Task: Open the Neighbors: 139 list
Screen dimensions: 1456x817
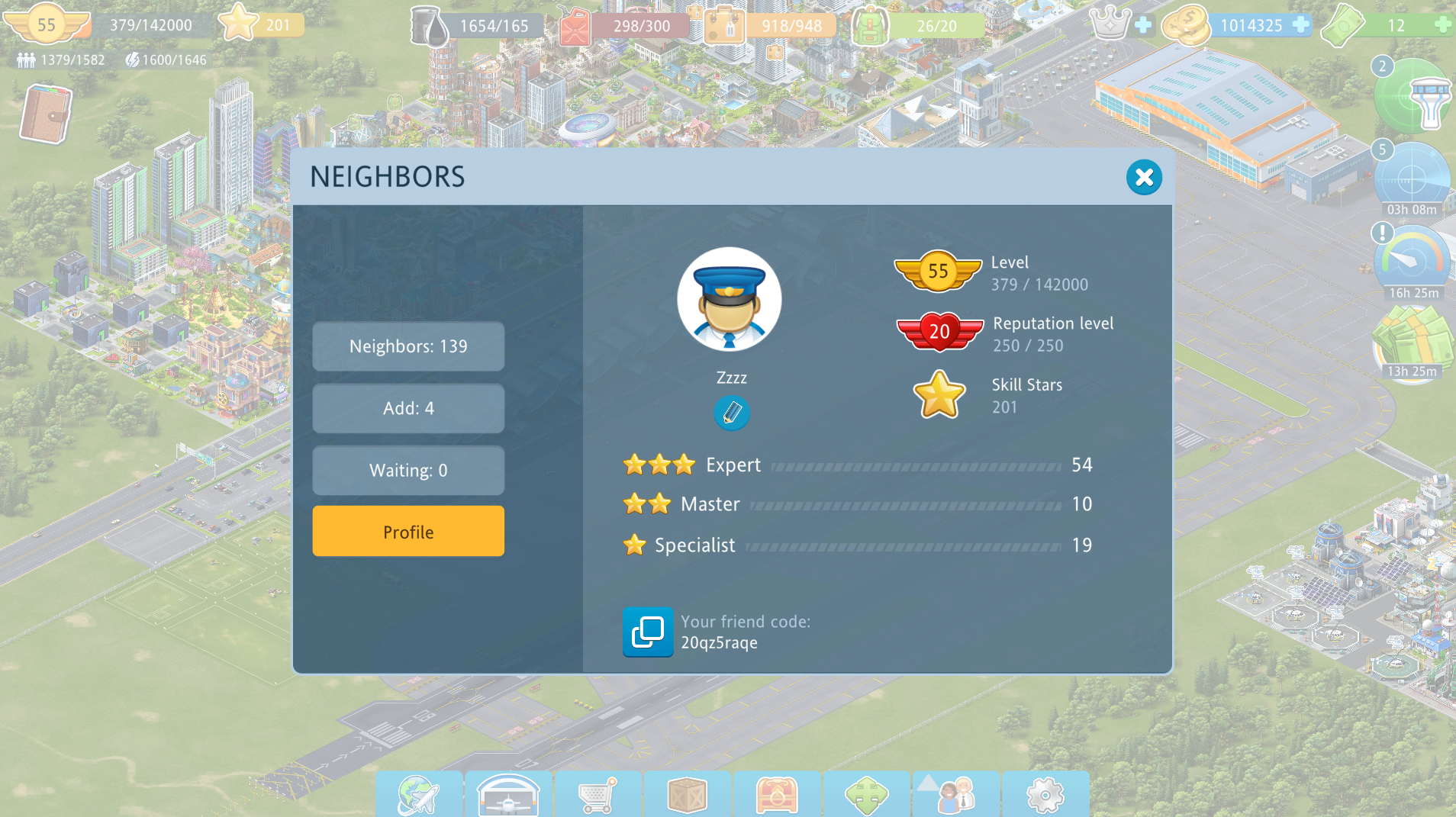Action: (408, 346)
